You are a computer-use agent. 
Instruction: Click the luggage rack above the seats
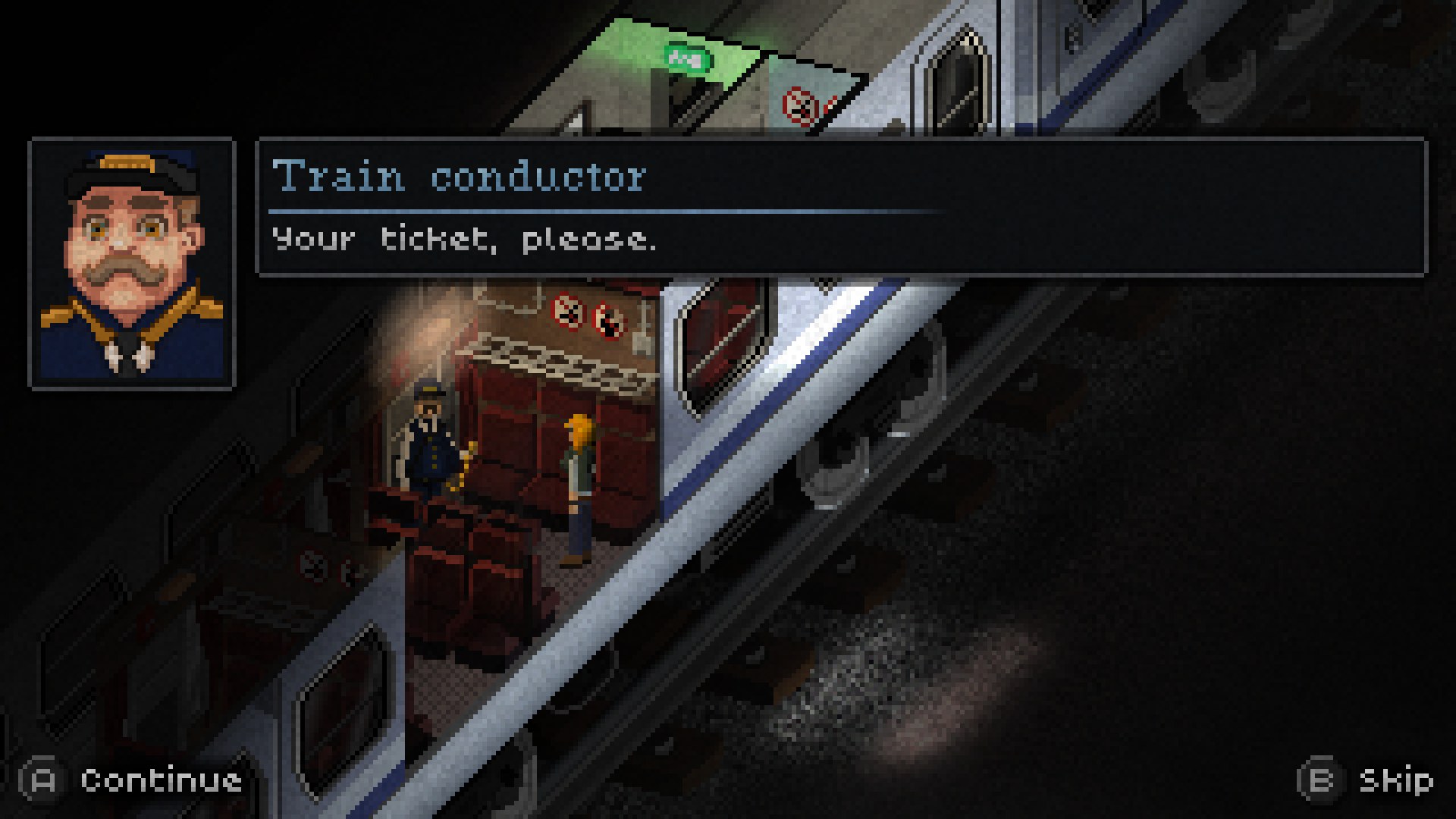click(546, 364)
